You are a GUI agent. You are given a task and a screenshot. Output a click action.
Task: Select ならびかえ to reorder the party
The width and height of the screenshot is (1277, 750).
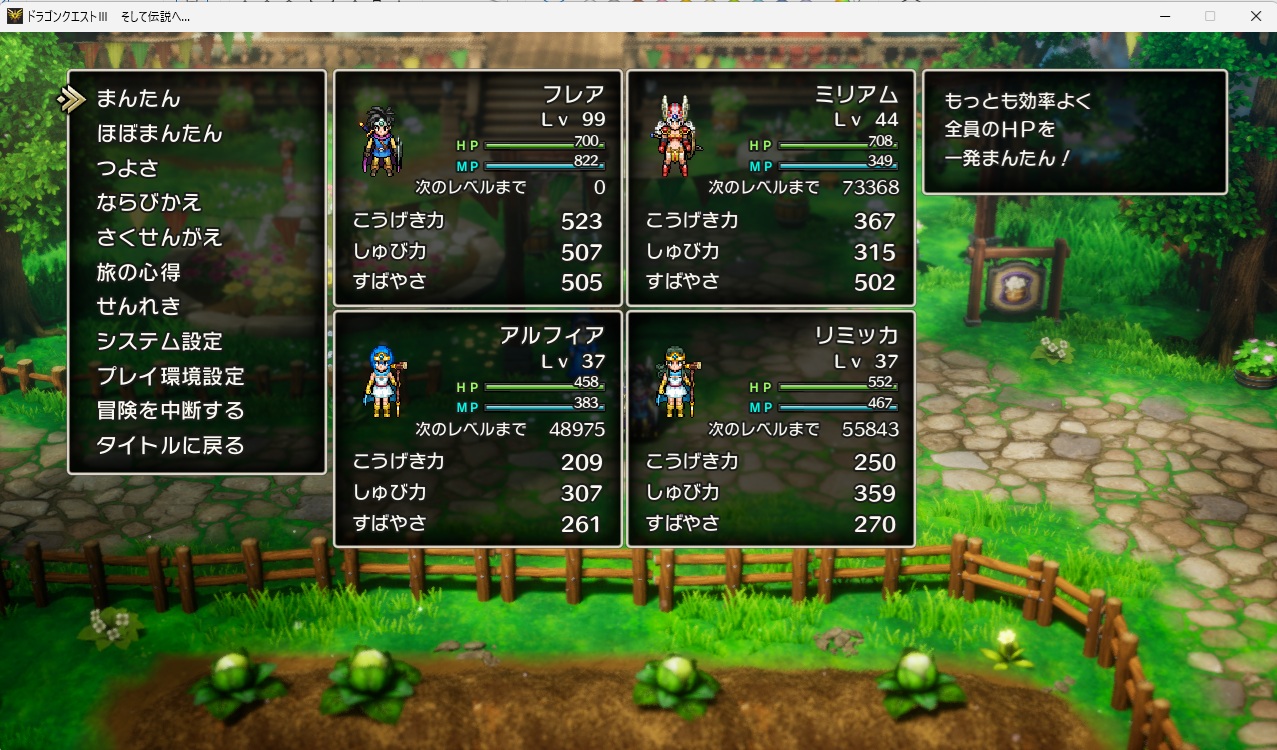(x=149, y=203)
